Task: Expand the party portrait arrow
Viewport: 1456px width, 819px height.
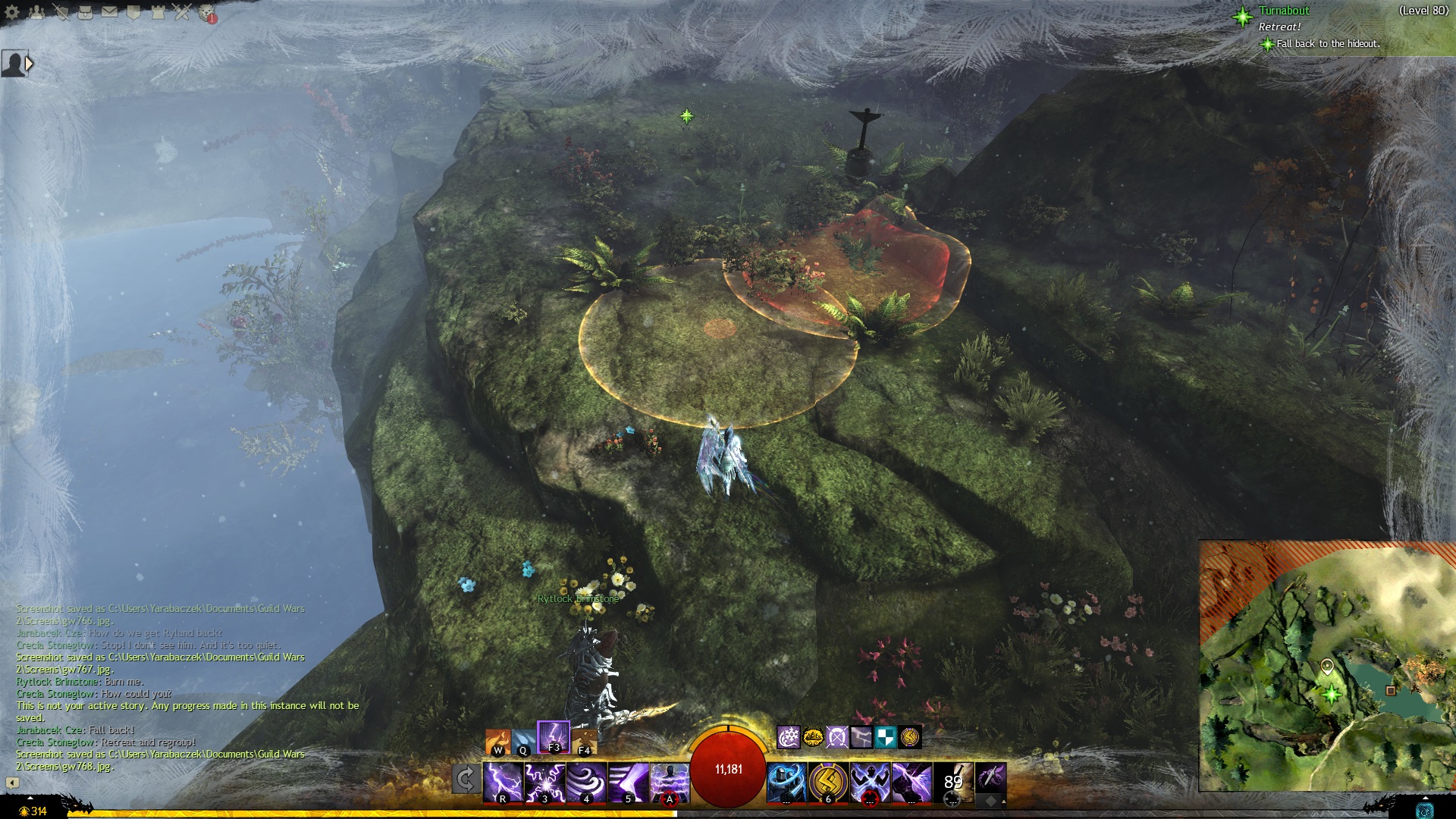Action: coord(30,64)
